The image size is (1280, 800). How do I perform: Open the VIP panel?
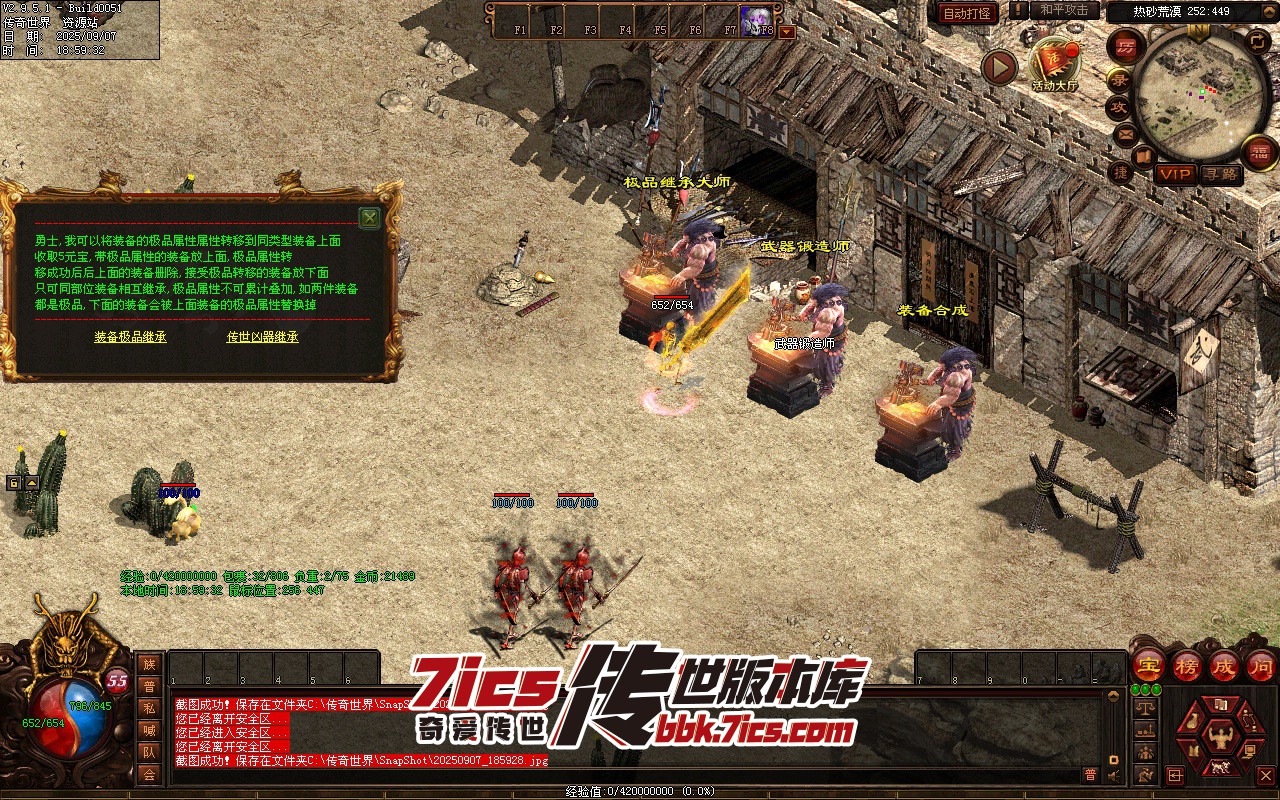[1175, 174]
